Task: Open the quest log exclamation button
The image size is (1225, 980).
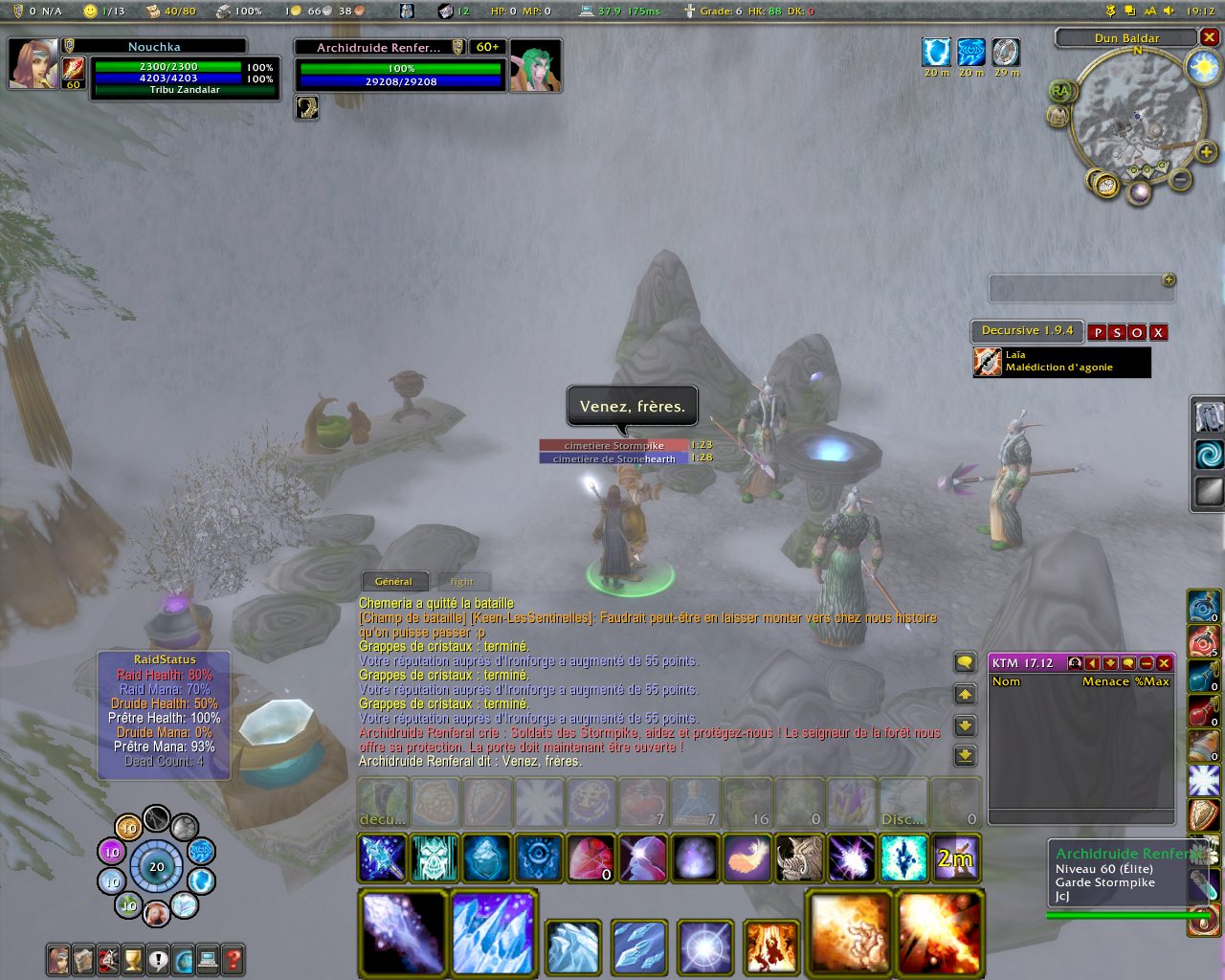Action: pos(158,958)
